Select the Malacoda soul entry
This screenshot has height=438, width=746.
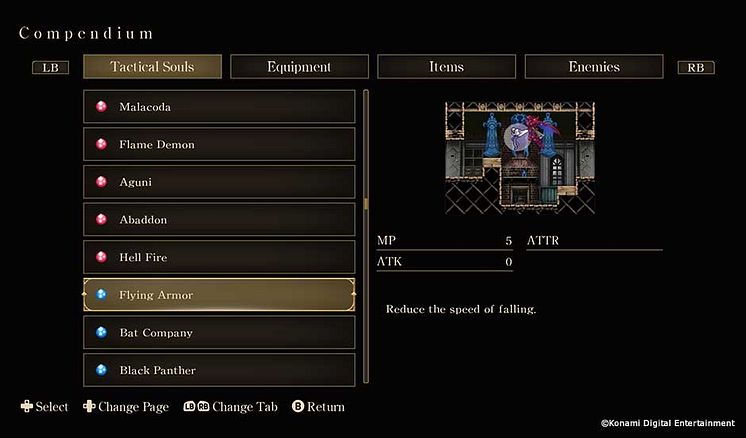click(219, 107)
